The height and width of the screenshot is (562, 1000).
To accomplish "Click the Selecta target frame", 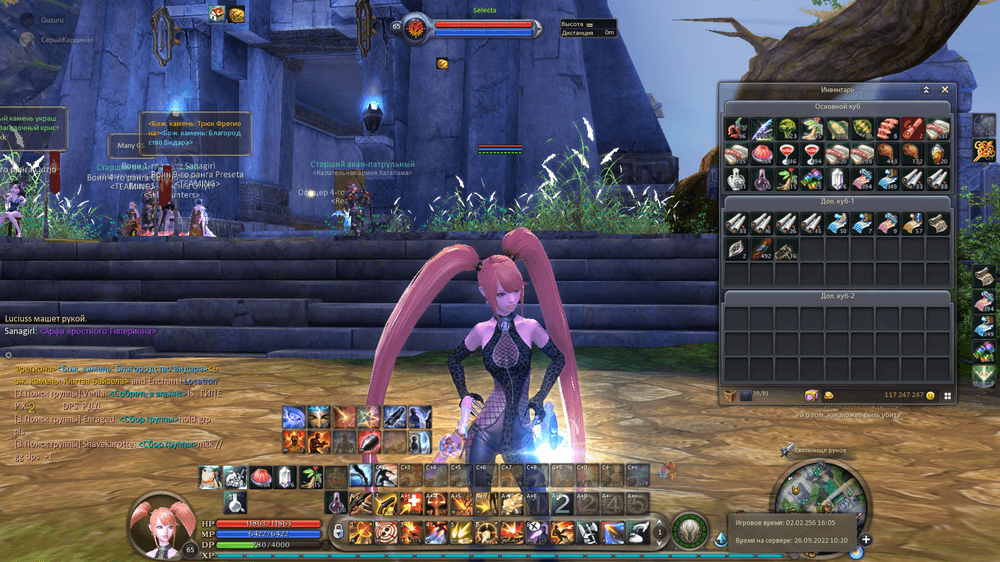I will [x=484, y=26].
